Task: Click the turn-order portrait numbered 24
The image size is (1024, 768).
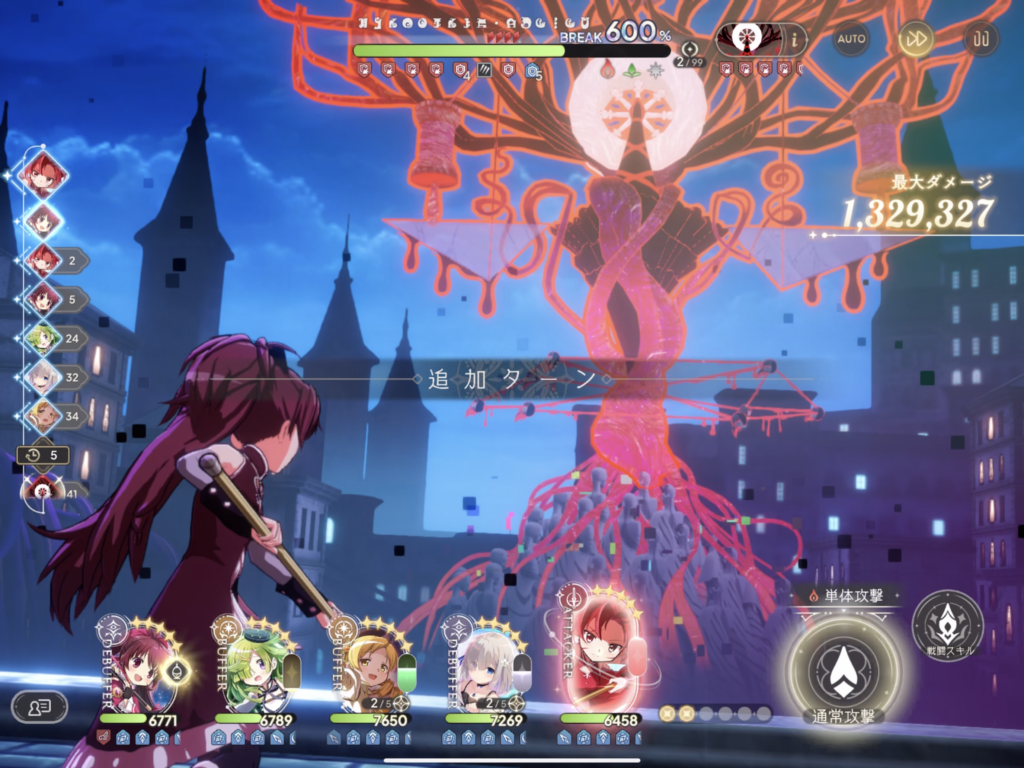Action: [x=43, y=338]
